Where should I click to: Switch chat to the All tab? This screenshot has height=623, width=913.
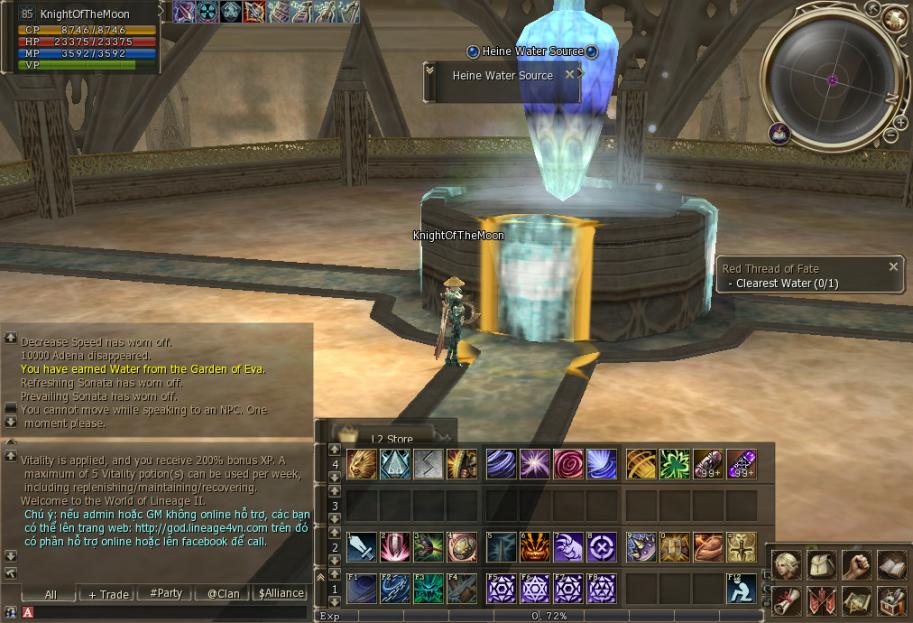coord(50,594)
